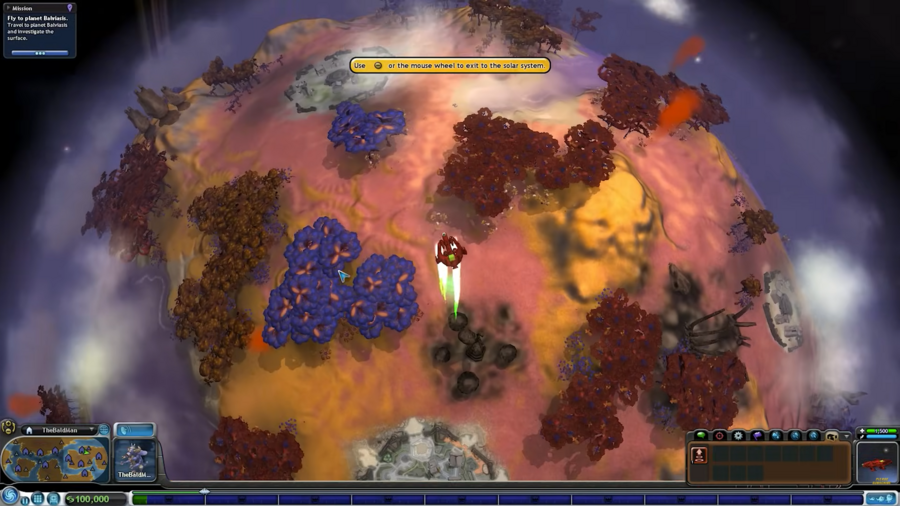This screenshot has height=506, width=900.
Task: Pause the game
Action: click(x=25, y=499)
